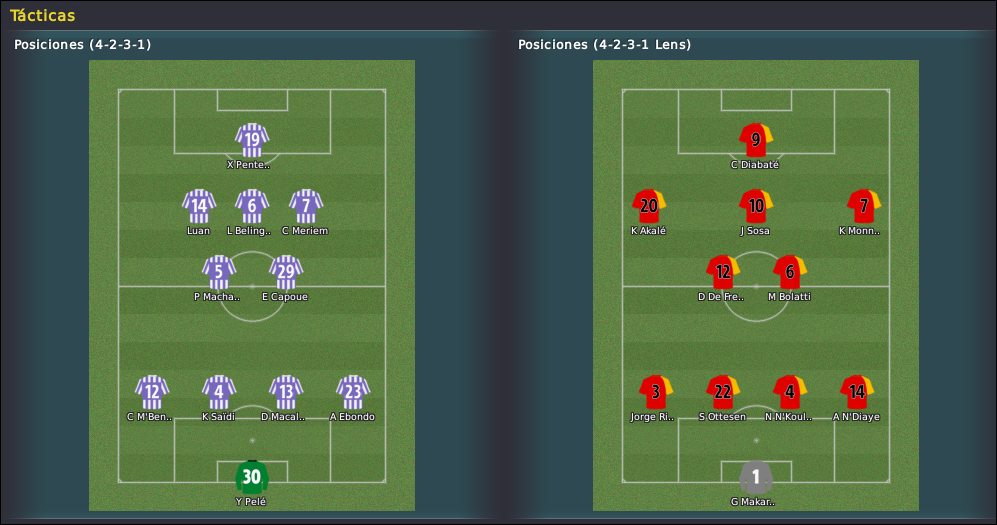Choose Luan's number 14 shirt
This screenshot has width=997, height=525.
click(199, 206)
